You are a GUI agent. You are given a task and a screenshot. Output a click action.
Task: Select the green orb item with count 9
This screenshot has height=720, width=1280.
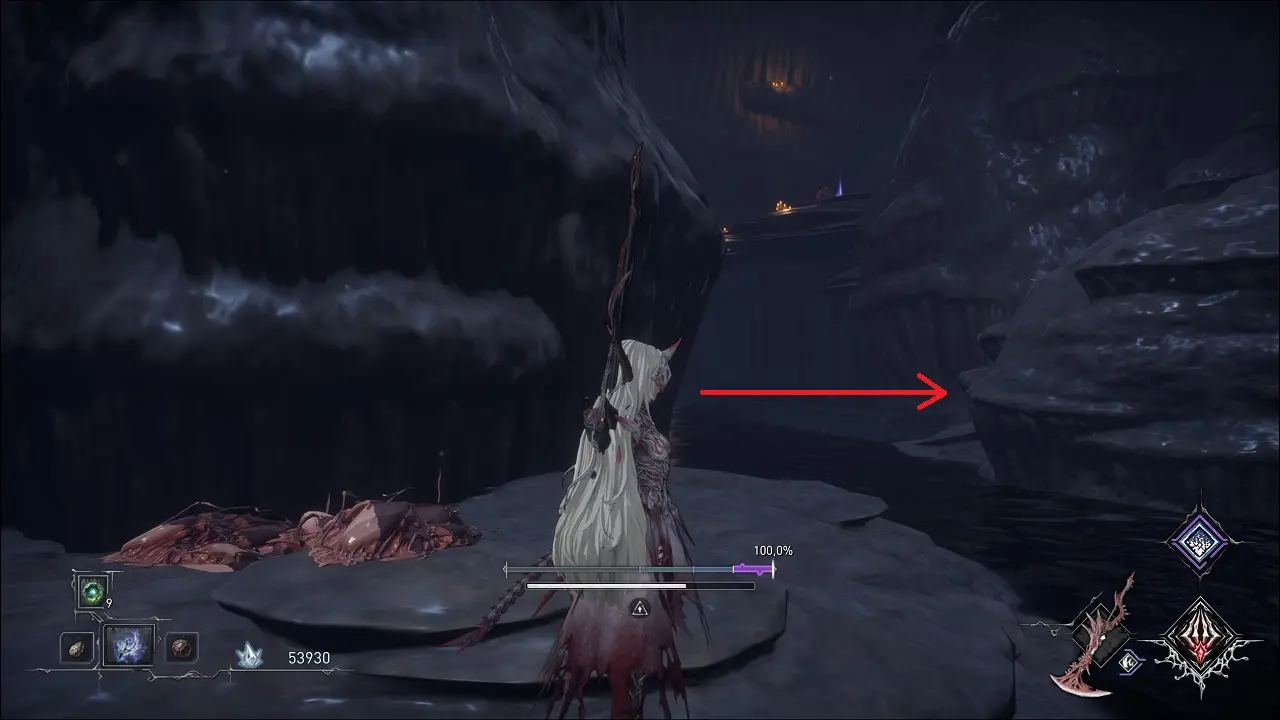click(x=92, y=592)
